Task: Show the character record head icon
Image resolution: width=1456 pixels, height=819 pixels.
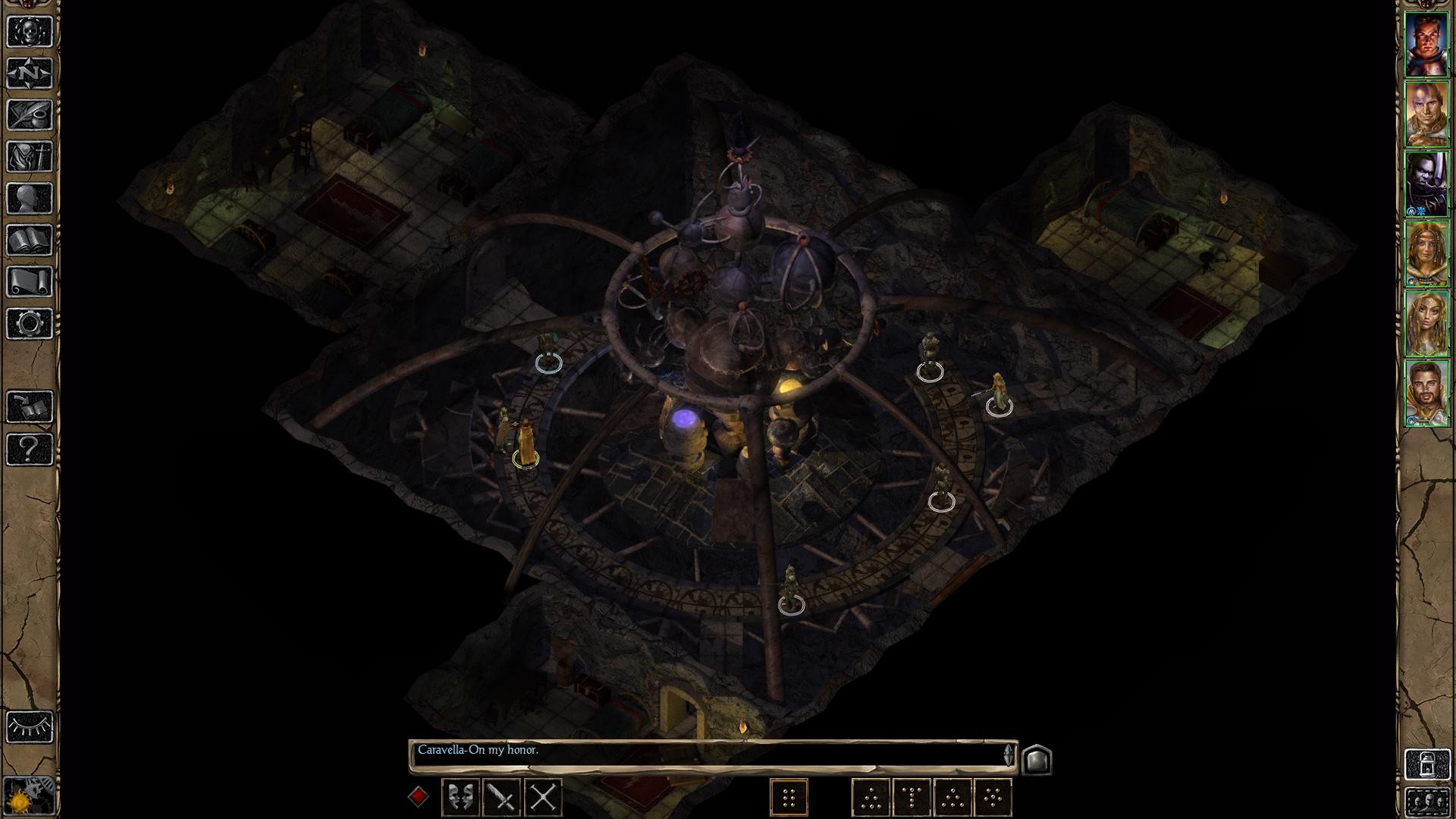Action: pos(30,199)
